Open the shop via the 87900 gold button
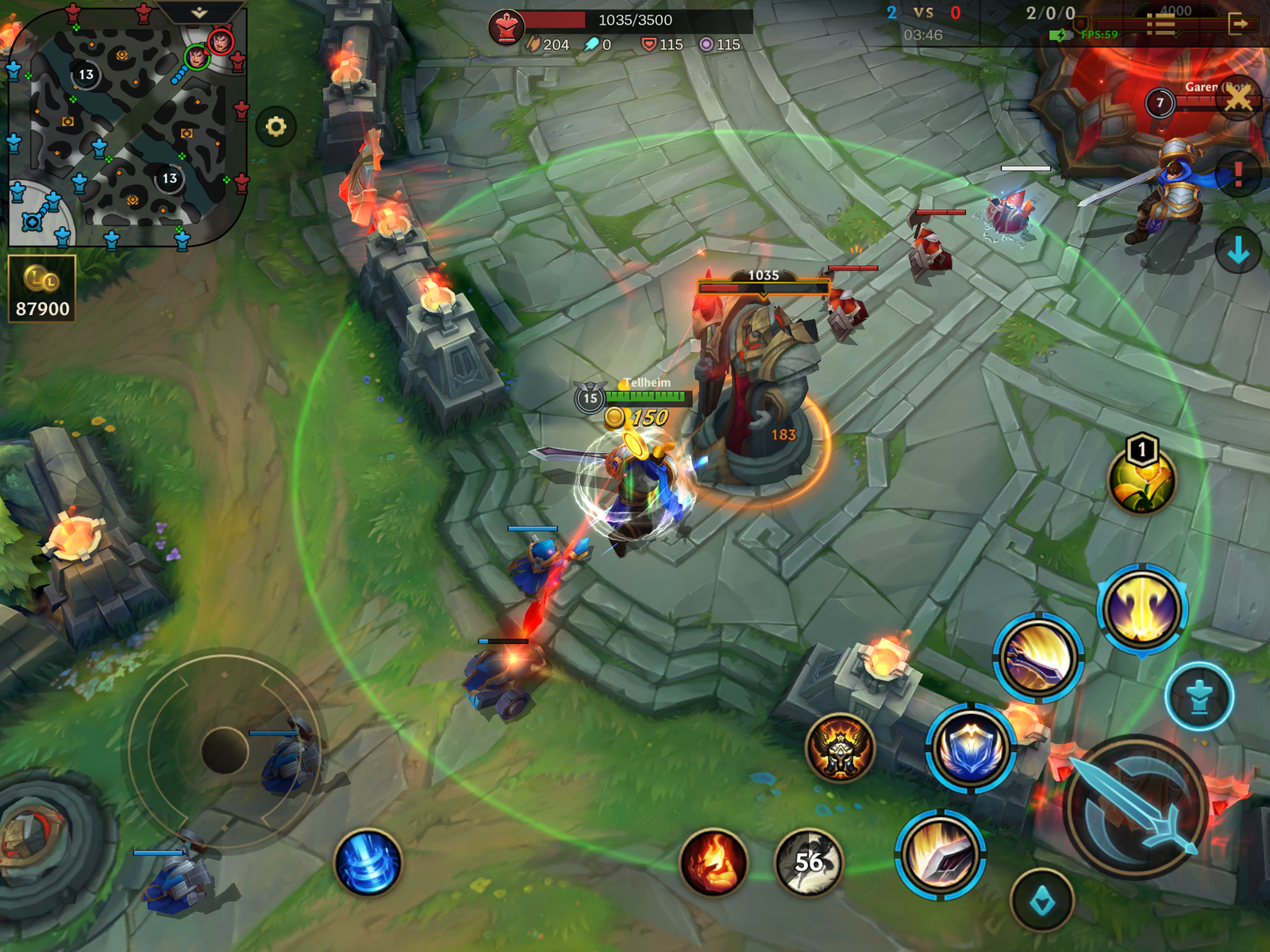Image resolution: width=1270 pixels, height=952 pixels. 42,289
